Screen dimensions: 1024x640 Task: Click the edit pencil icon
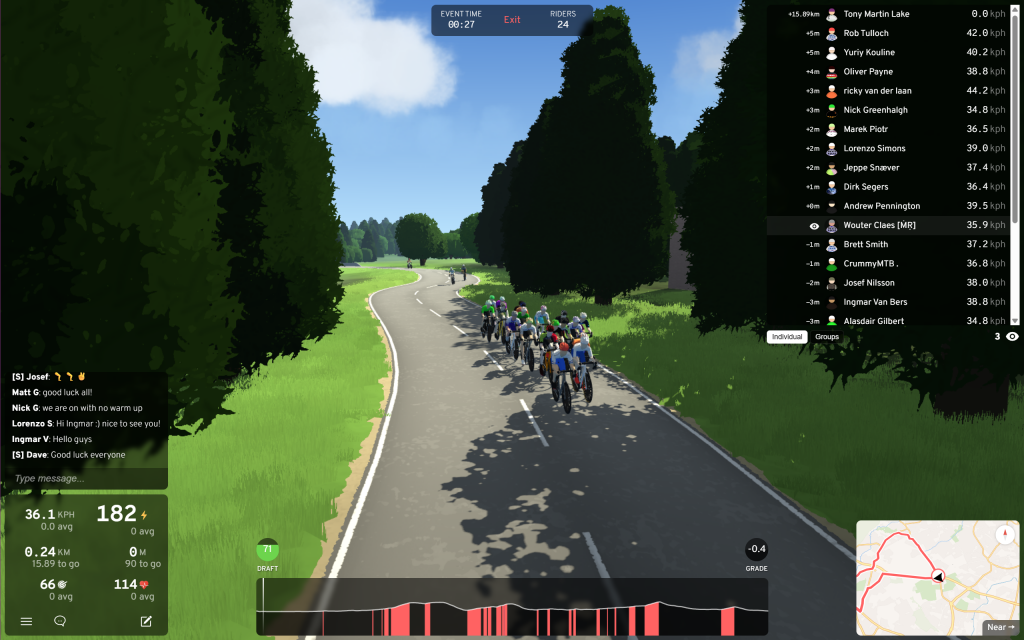pos(146,621)
